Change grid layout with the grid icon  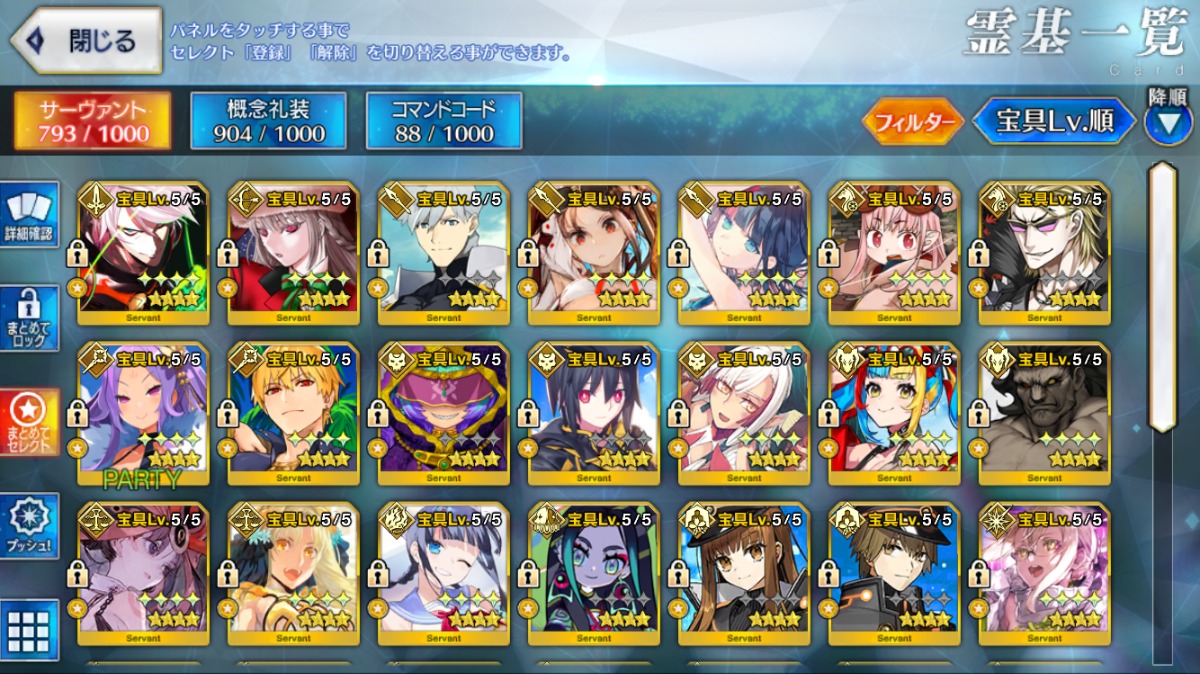[28, 631]
